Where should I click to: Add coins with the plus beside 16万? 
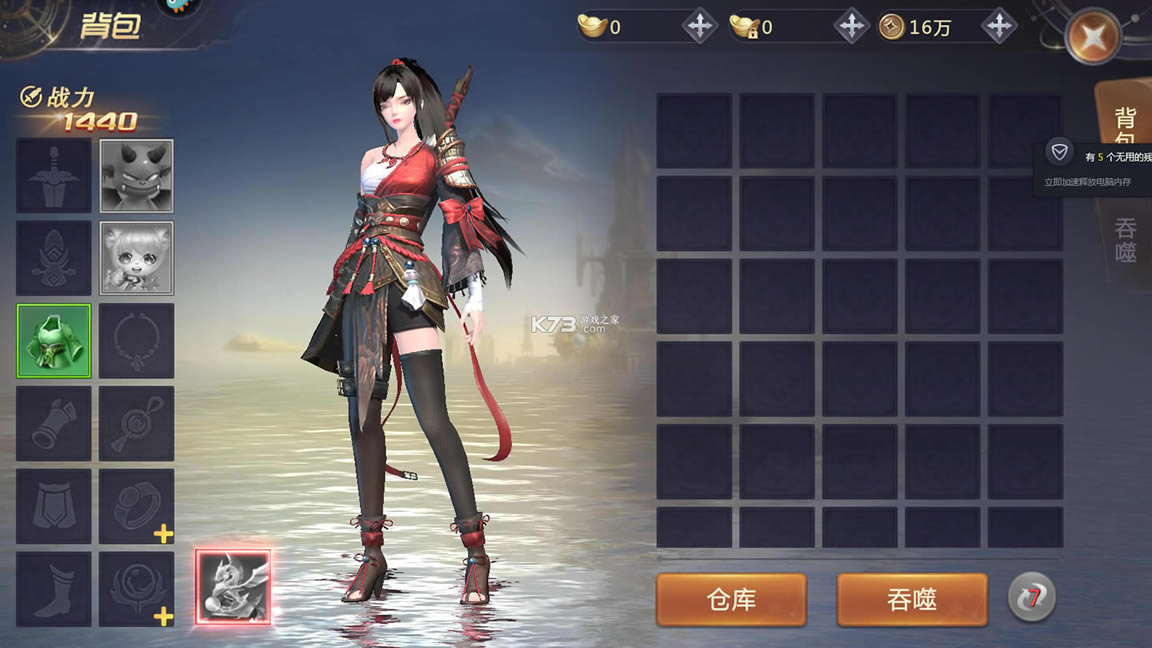tap(998, 27)
